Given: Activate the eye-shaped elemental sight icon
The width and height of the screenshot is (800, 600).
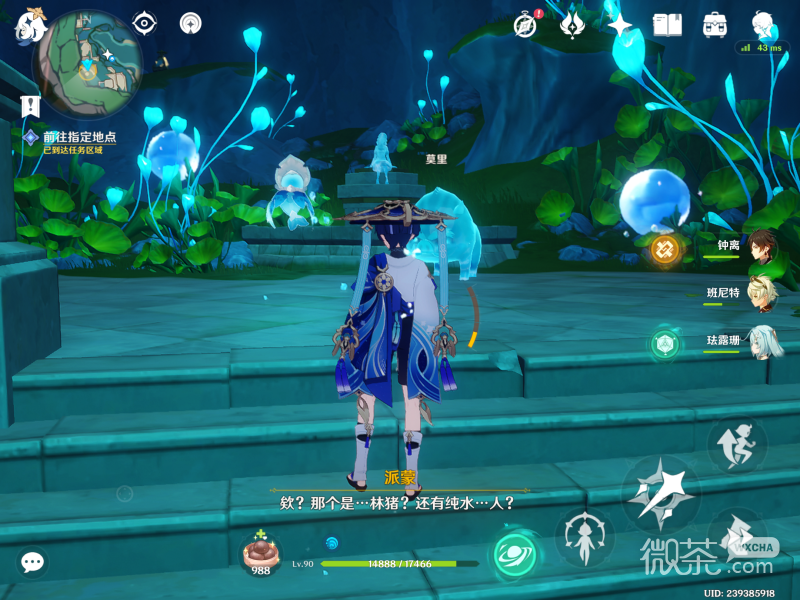Looking at the screenshot, I should point(146,23).
